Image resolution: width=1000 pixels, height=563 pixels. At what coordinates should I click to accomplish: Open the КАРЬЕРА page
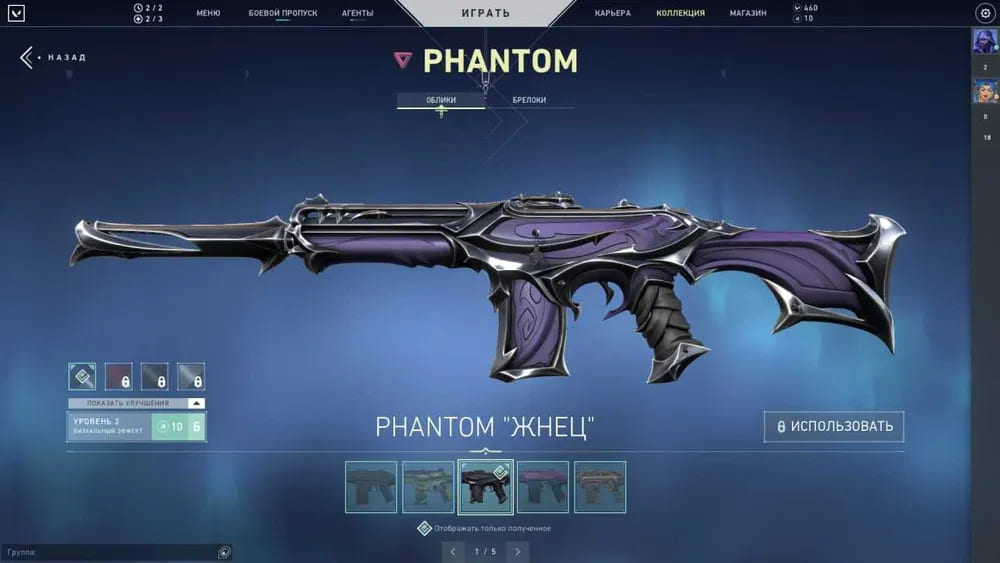tap(612, 13)
